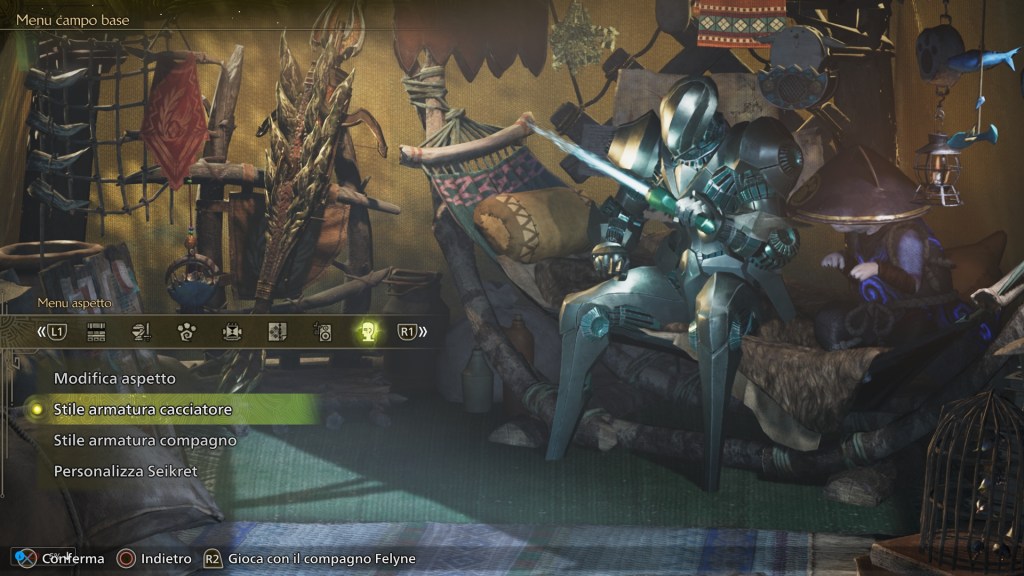
Task: Select the grill cooking tab
Action: click(x=232, y=332)
